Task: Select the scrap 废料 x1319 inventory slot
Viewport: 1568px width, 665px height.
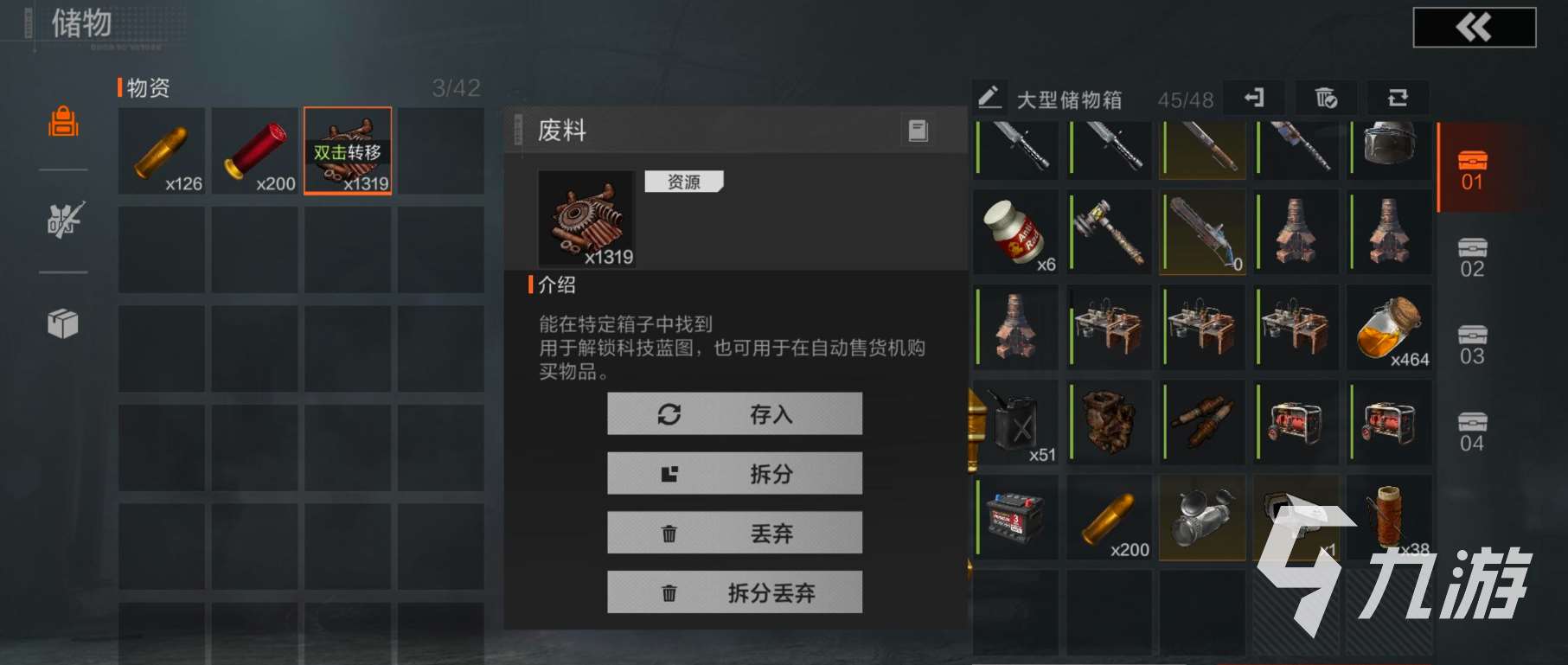Action: tap(348, 151)
